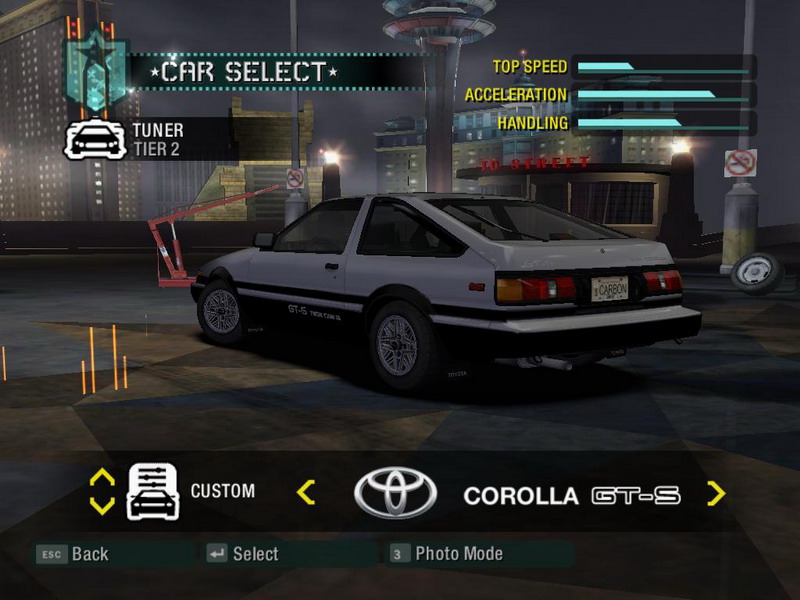Enter Photo Mode
The height and width of the screenshot is (600, 800).
[x=446, y=554]
